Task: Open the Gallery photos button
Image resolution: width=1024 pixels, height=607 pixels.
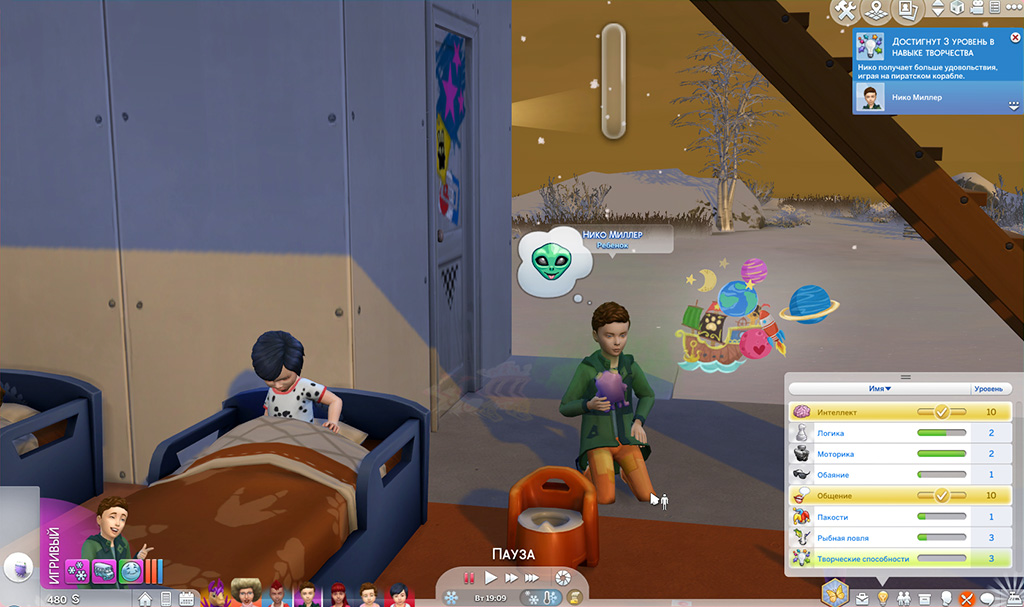Action: click(x=907, y=10)
